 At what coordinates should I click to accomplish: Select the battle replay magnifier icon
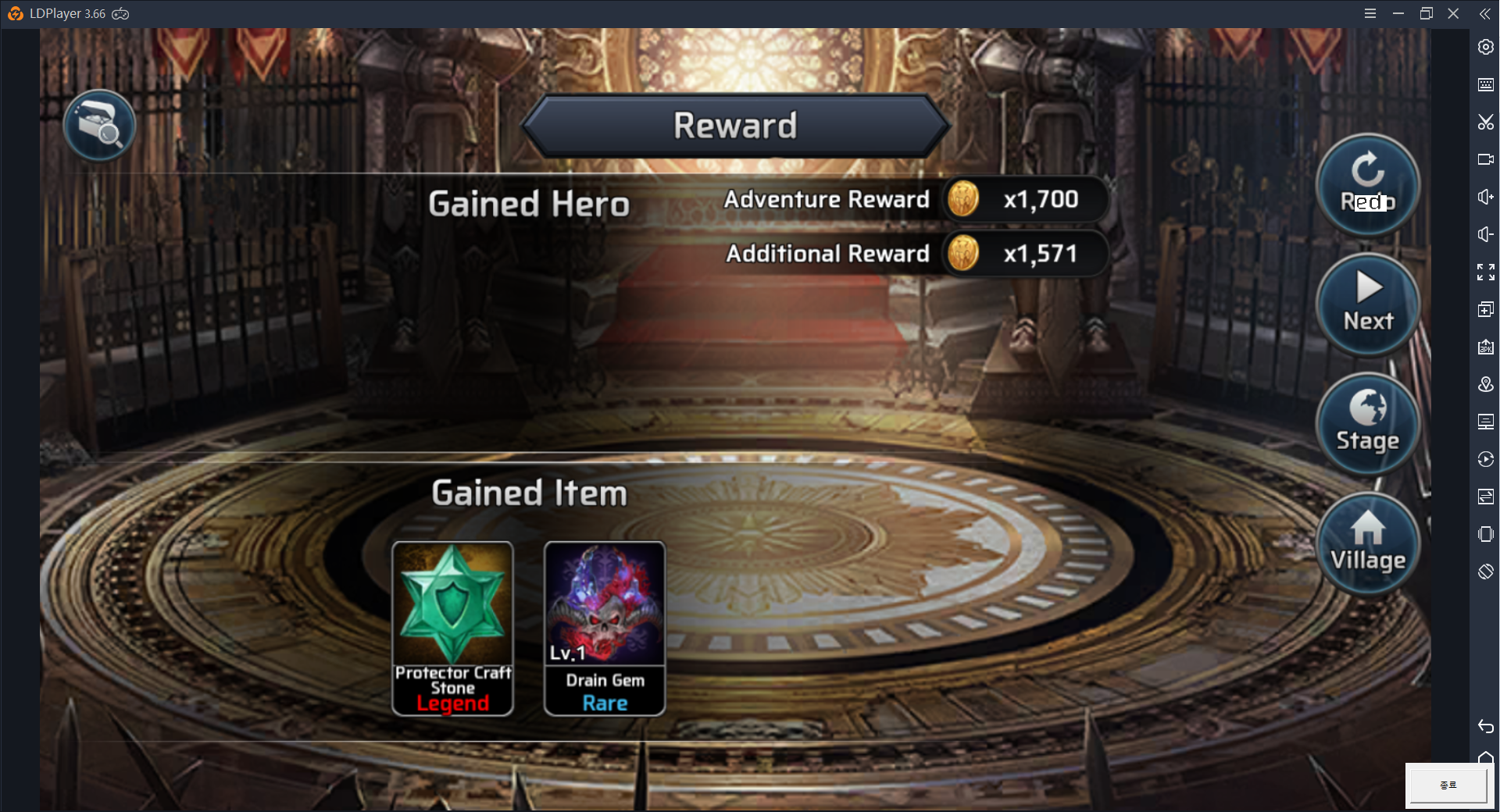click(x=99, y=125)
